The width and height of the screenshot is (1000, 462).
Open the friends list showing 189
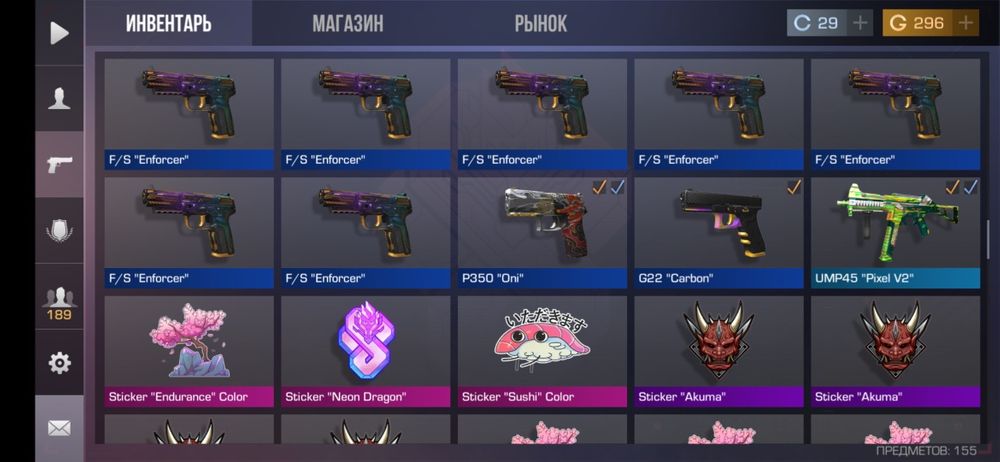point(60,302)
